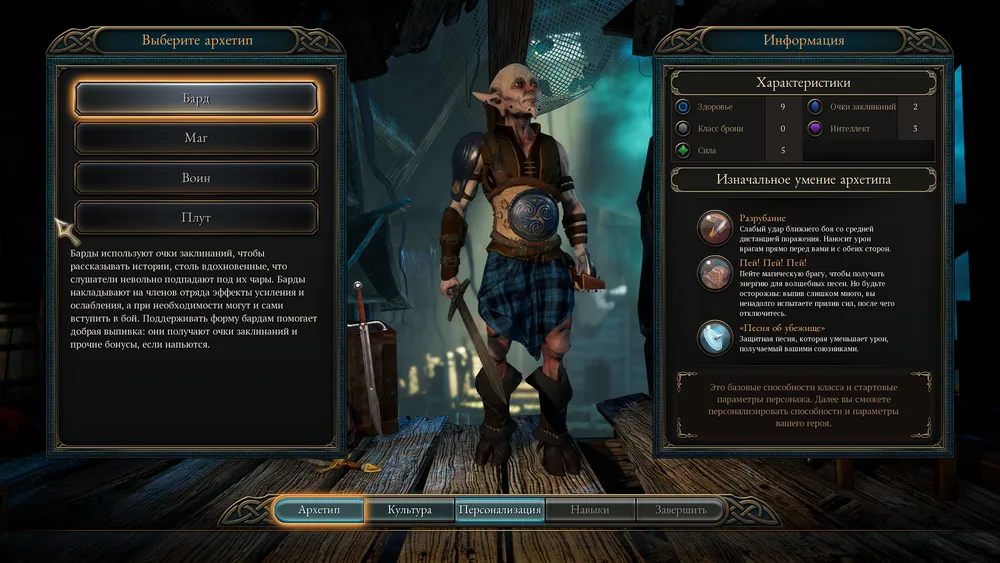Go to the Персонализация tab
Viewport: 1000px width, 563px height.
click(x=500, y=510)
